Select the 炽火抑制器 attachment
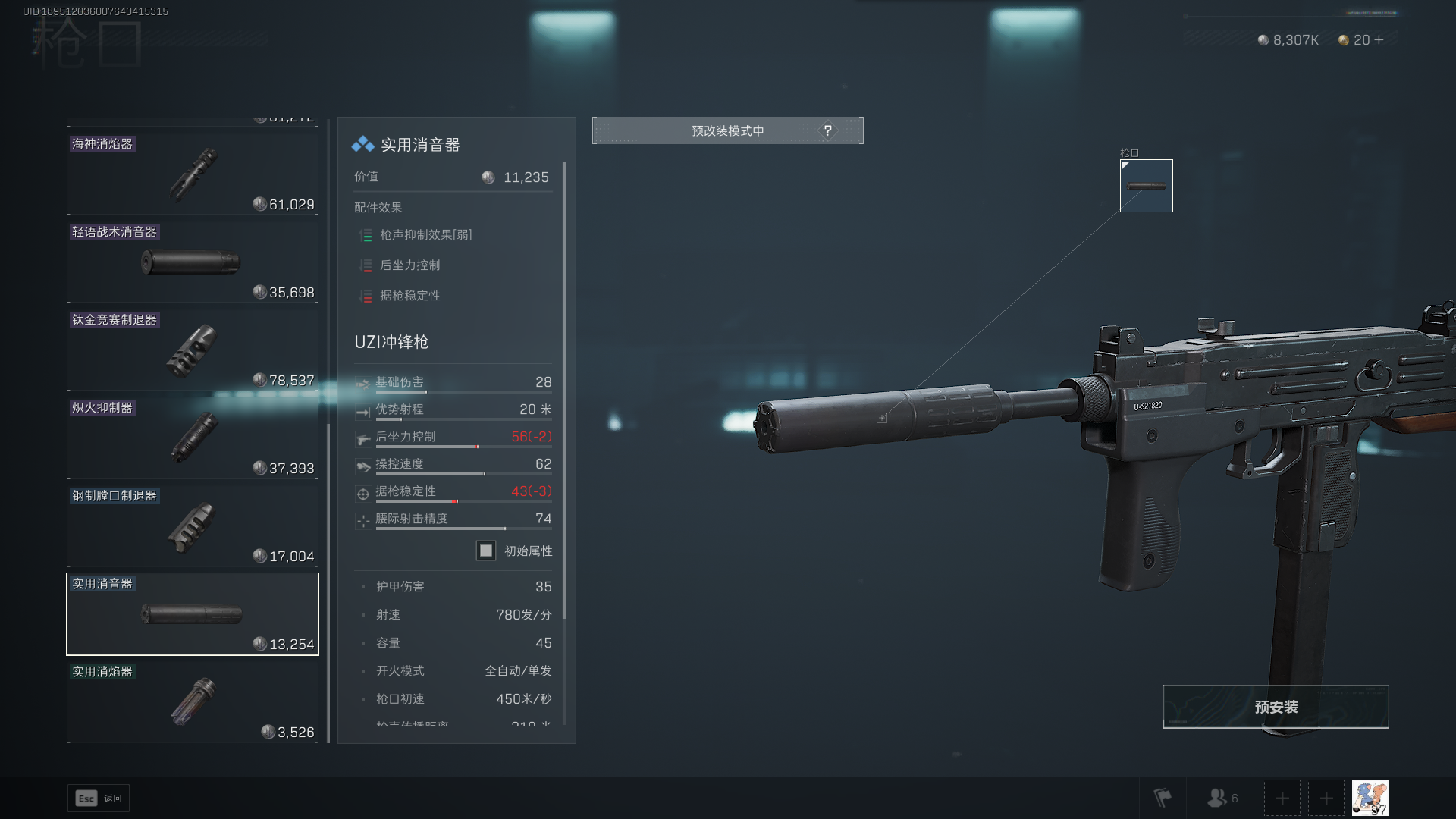The width and height of the screenshot is (1456, 819). click(193, 438)
